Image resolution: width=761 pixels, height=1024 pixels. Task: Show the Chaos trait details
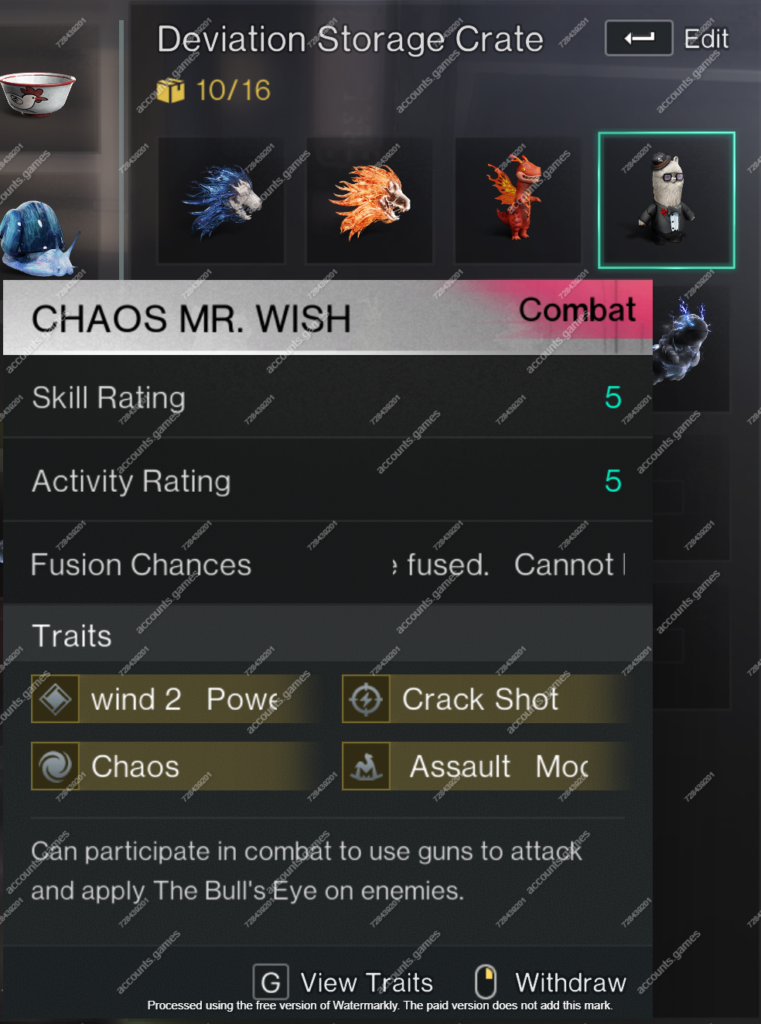(x=170, y=767)
